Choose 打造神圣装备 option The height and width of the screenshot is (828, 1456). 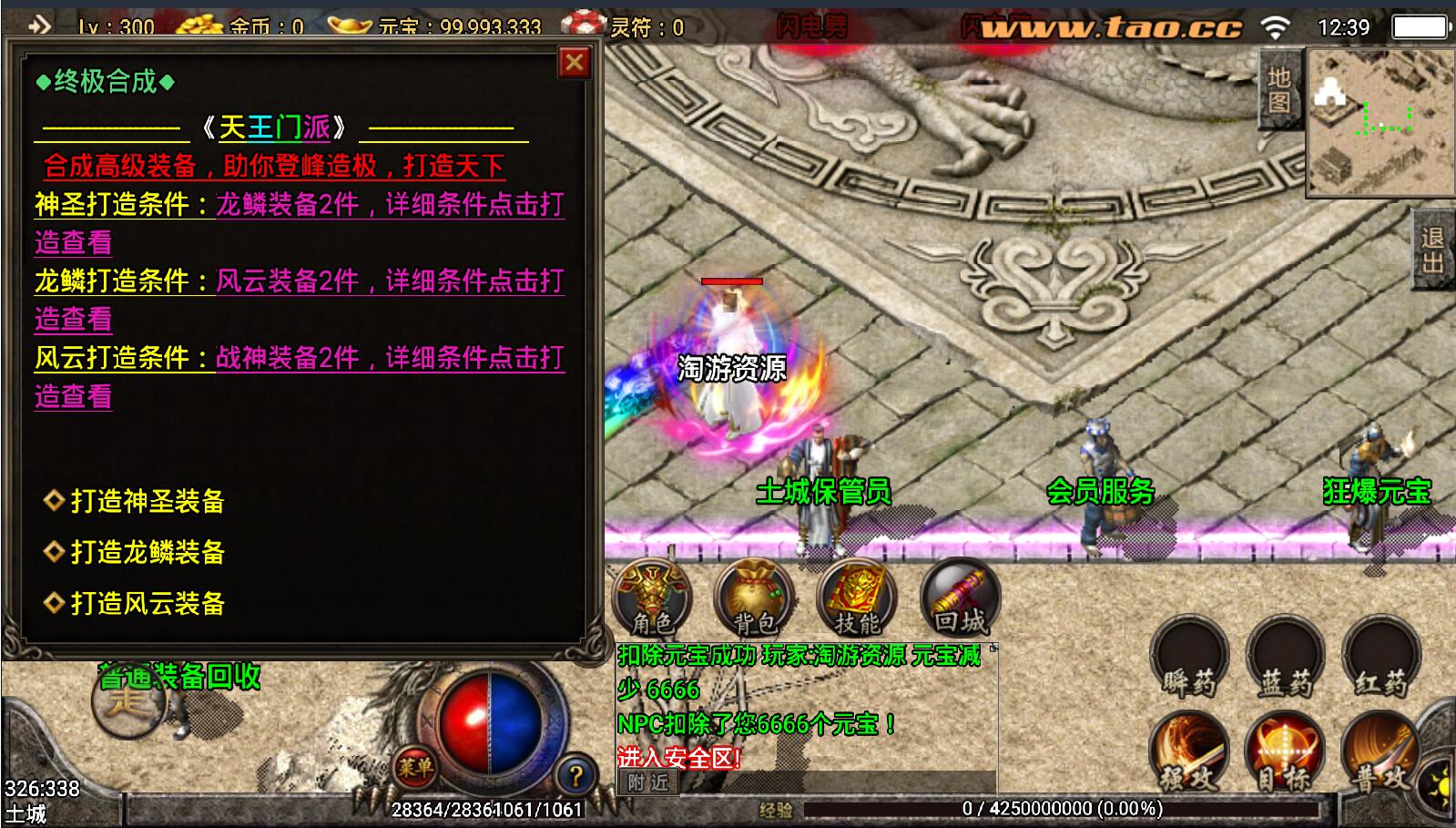(x=146, y=501)
